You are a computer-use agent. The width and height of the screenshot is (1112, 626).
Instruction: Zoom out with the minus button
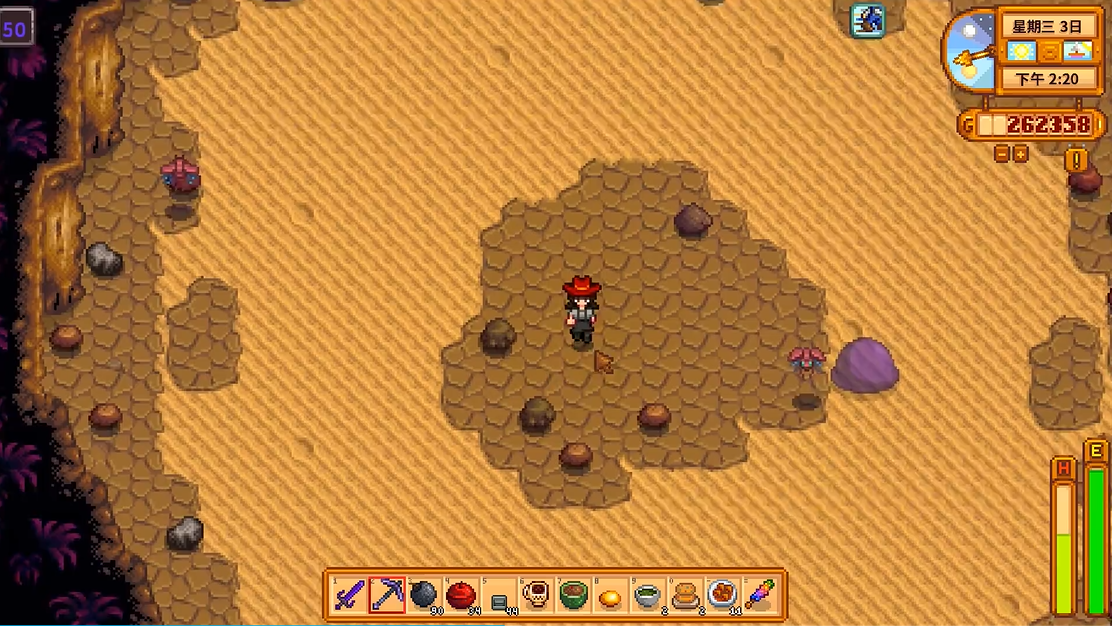(1002, 154)
